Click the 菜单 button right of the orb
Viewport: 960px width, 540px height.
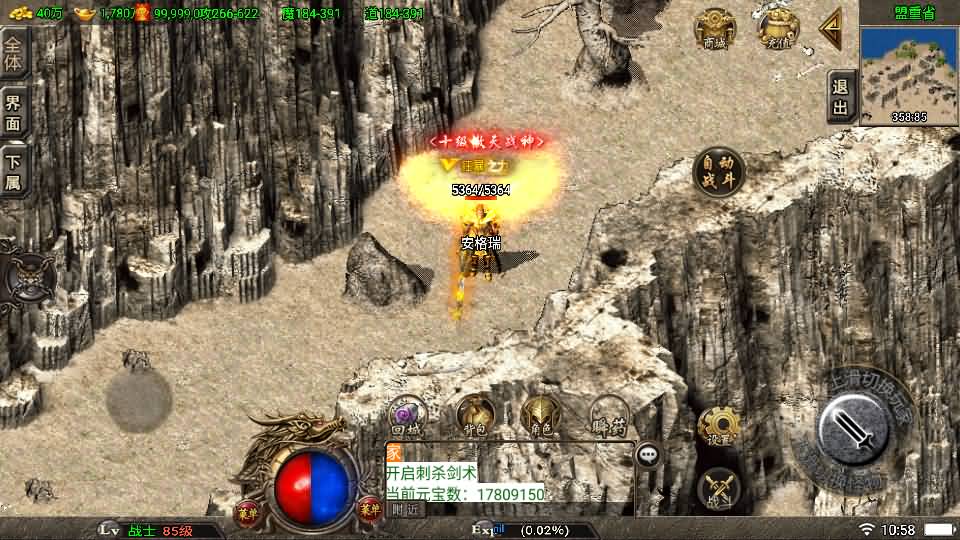coord(370,511)
